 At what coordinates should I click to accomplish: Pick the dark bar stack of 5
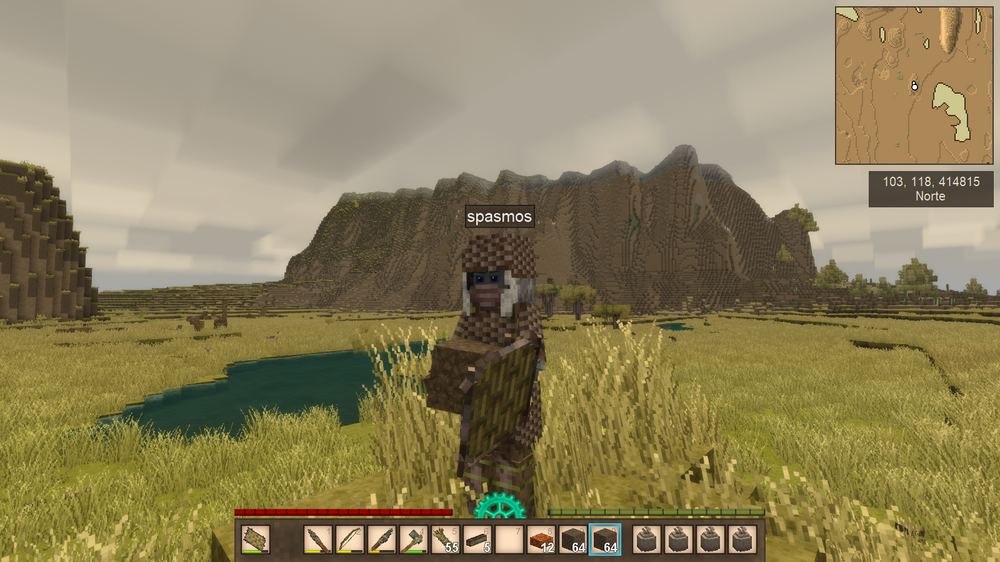pos(477,540)
